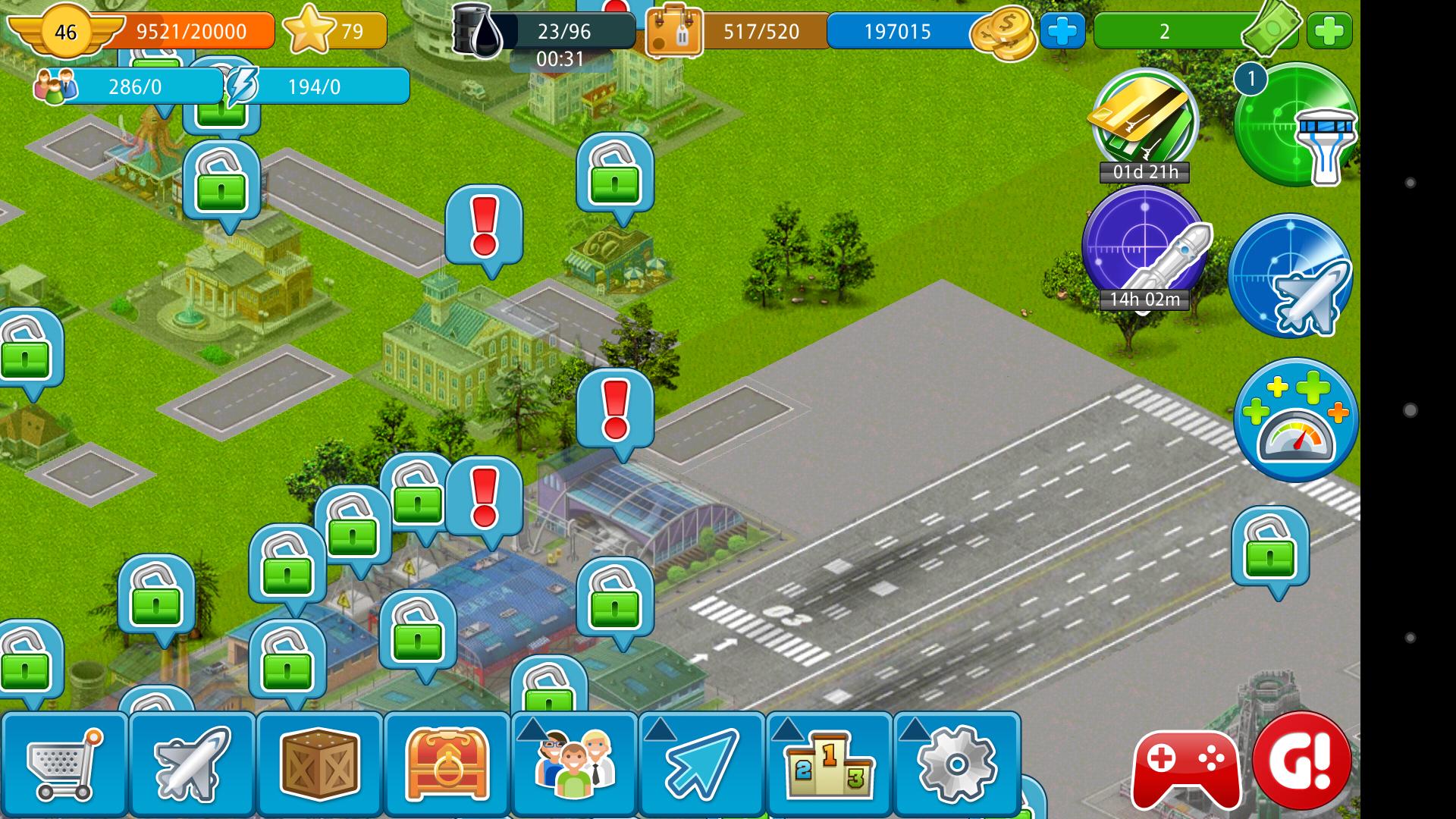Viewport: 1456px width, 819px height.
Task: Add more coins with blue plus
Action: [1062, 32]
